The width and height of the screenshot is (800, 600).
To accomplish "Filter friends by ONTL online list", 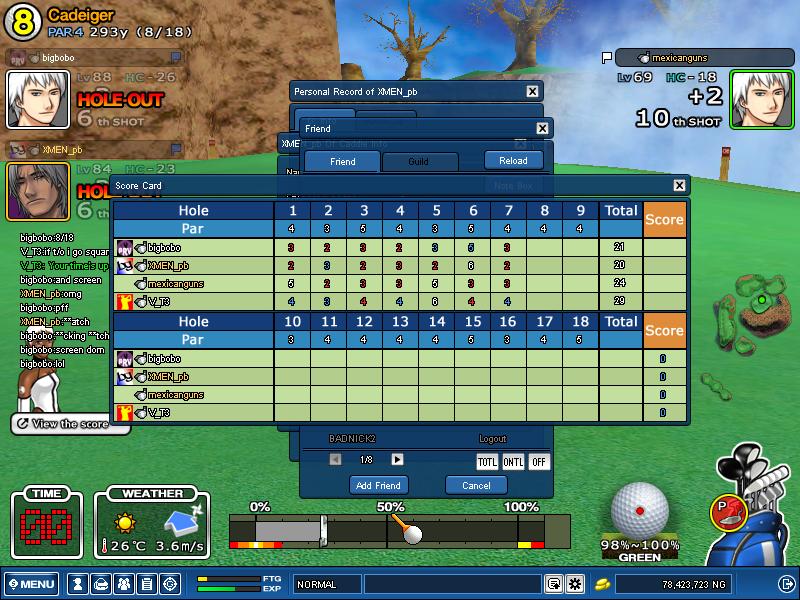I will coord(513,461).
